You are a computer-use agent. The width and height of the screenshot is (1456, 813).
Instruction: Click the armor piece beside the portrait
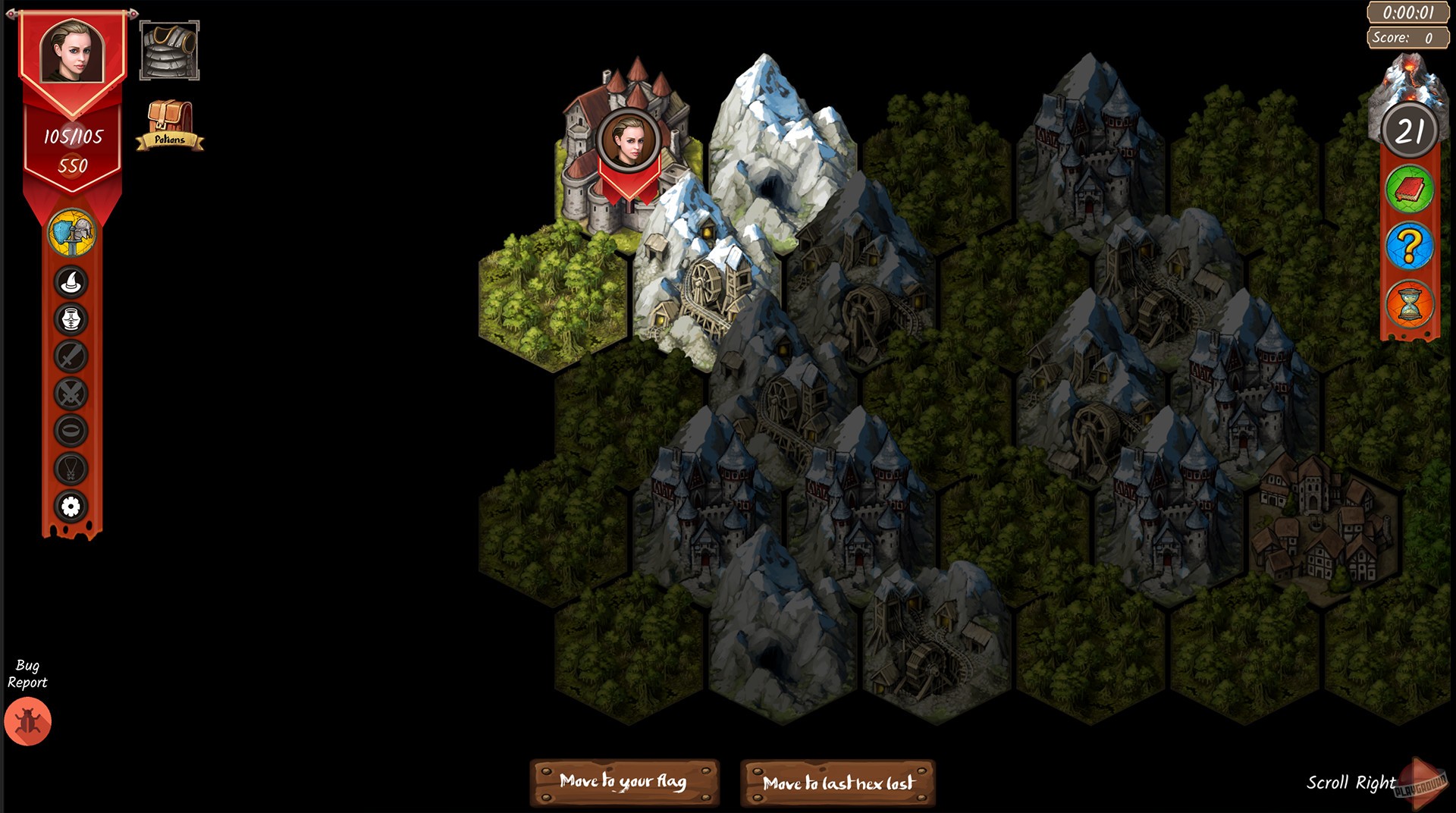tap(170, 49)
